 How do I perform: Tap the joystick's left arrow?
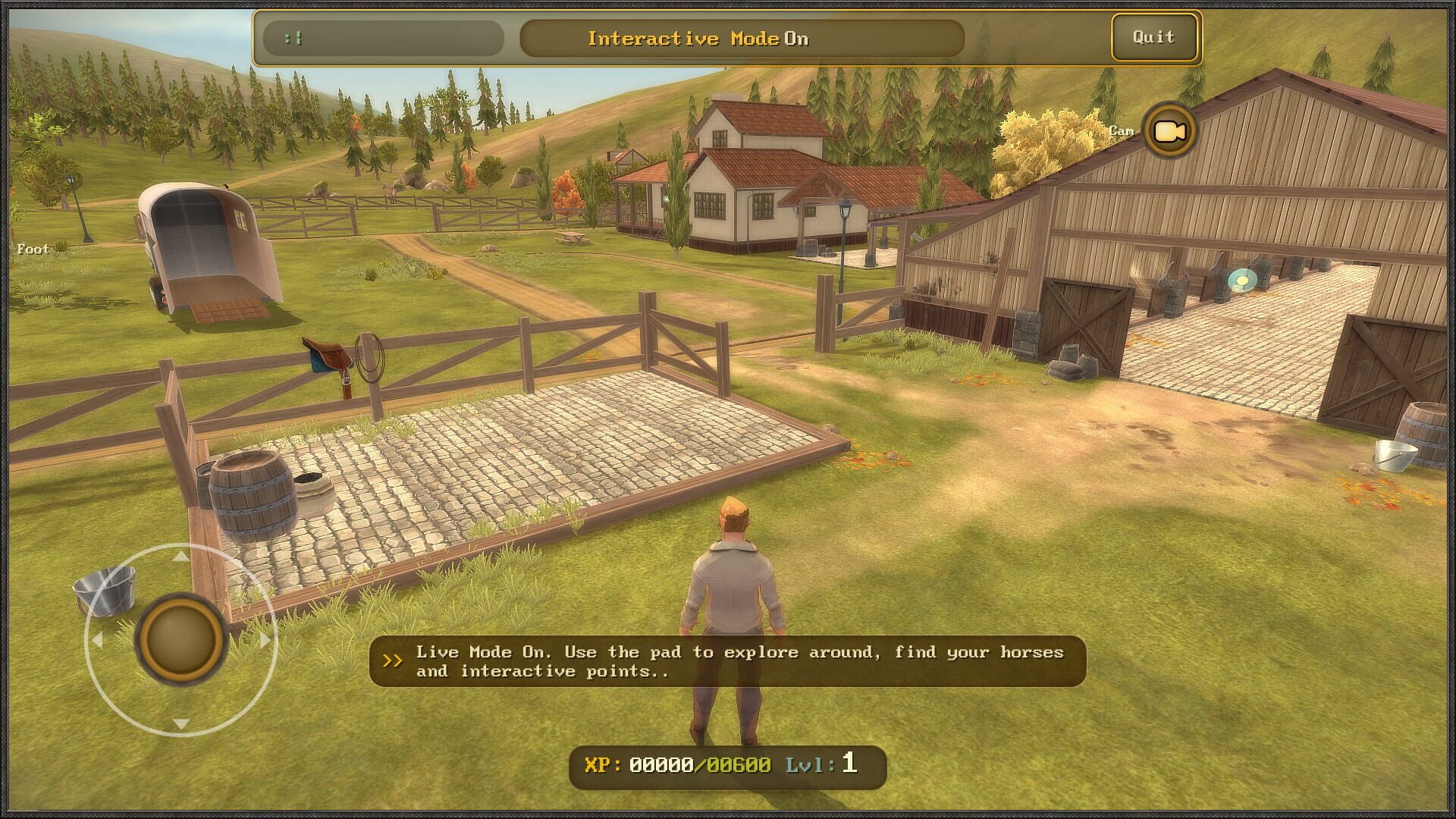coord(97,640)
